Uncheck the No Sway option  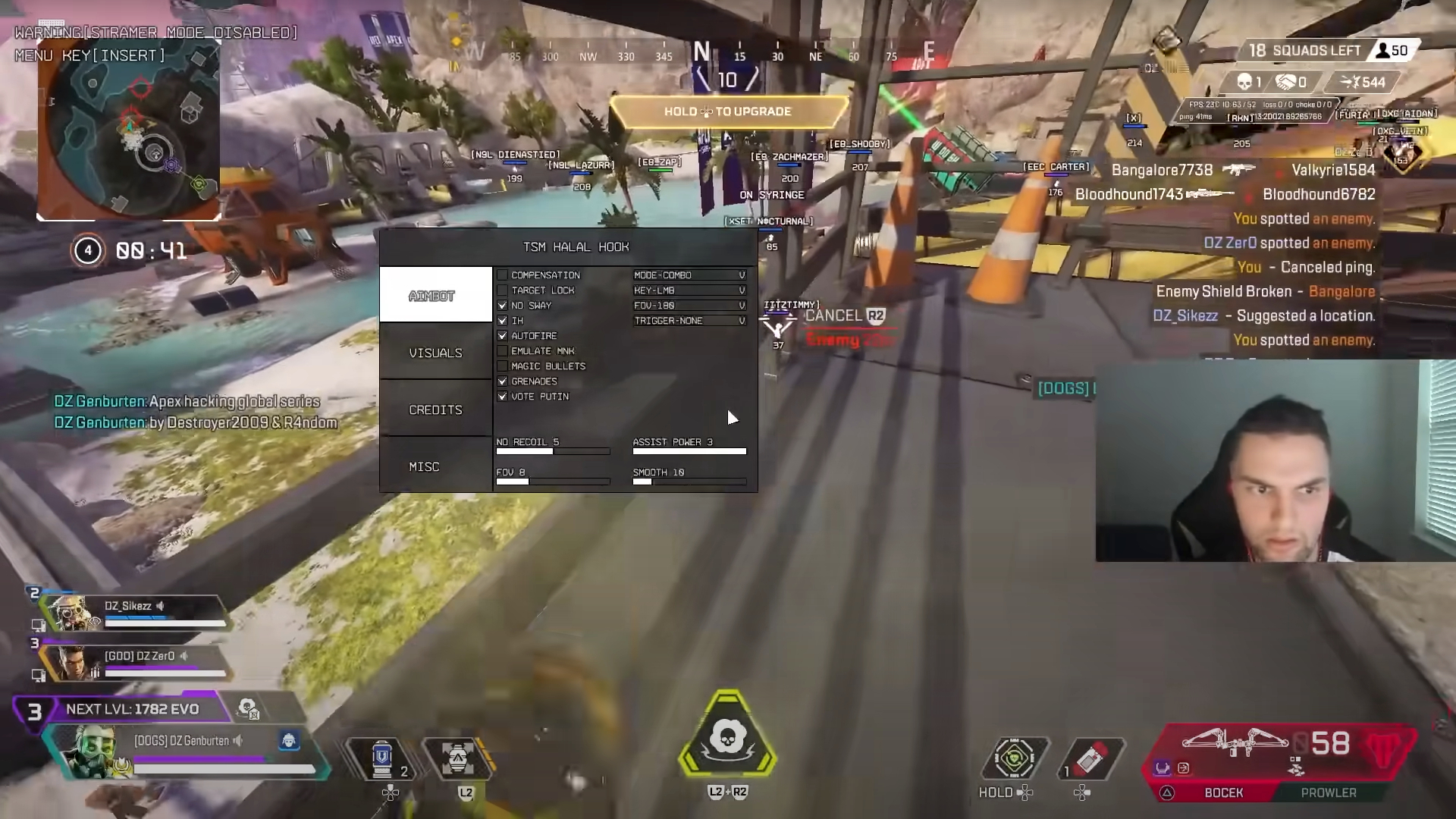502,306
